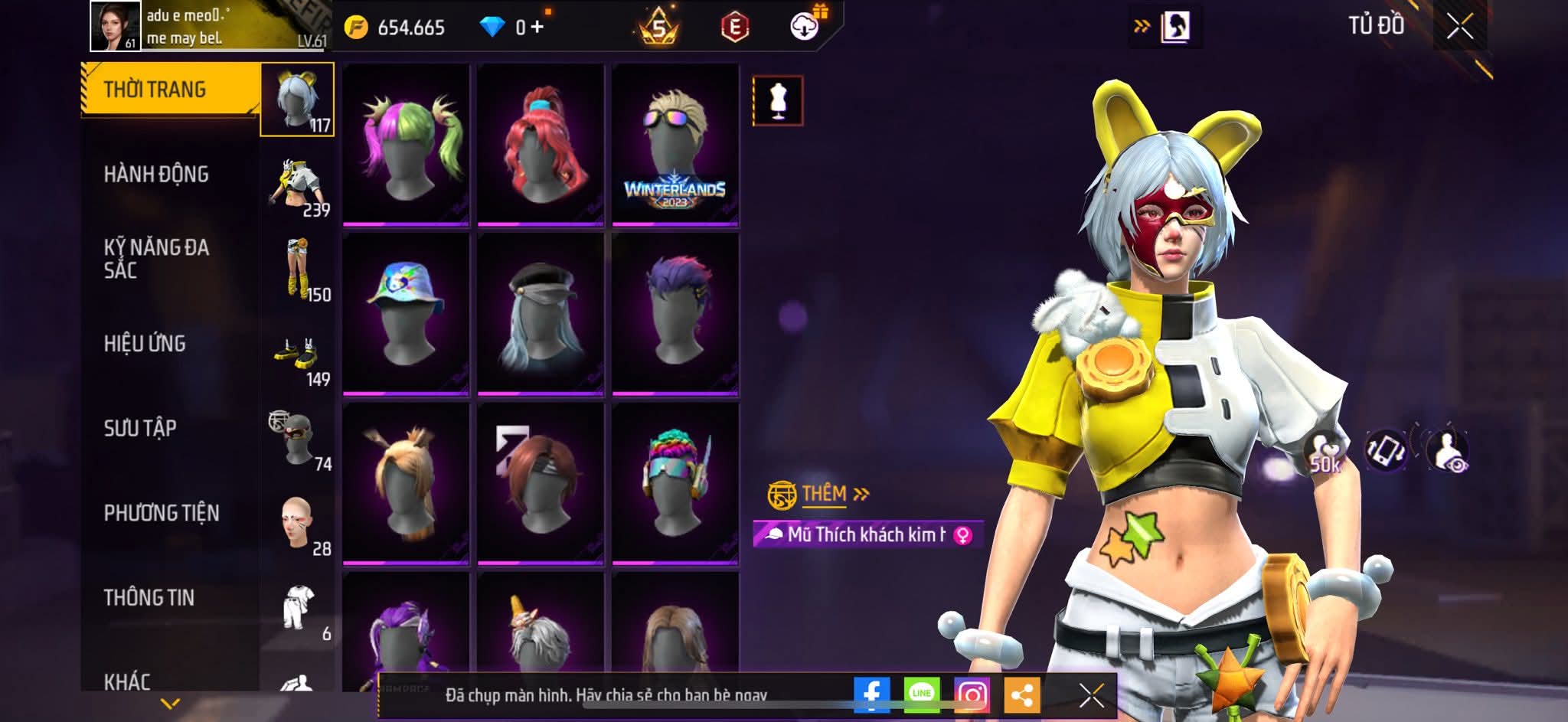1568x722 pixels.
Task: Choose the pink and green pigtails hairstyle
Action: pos(406,144)
